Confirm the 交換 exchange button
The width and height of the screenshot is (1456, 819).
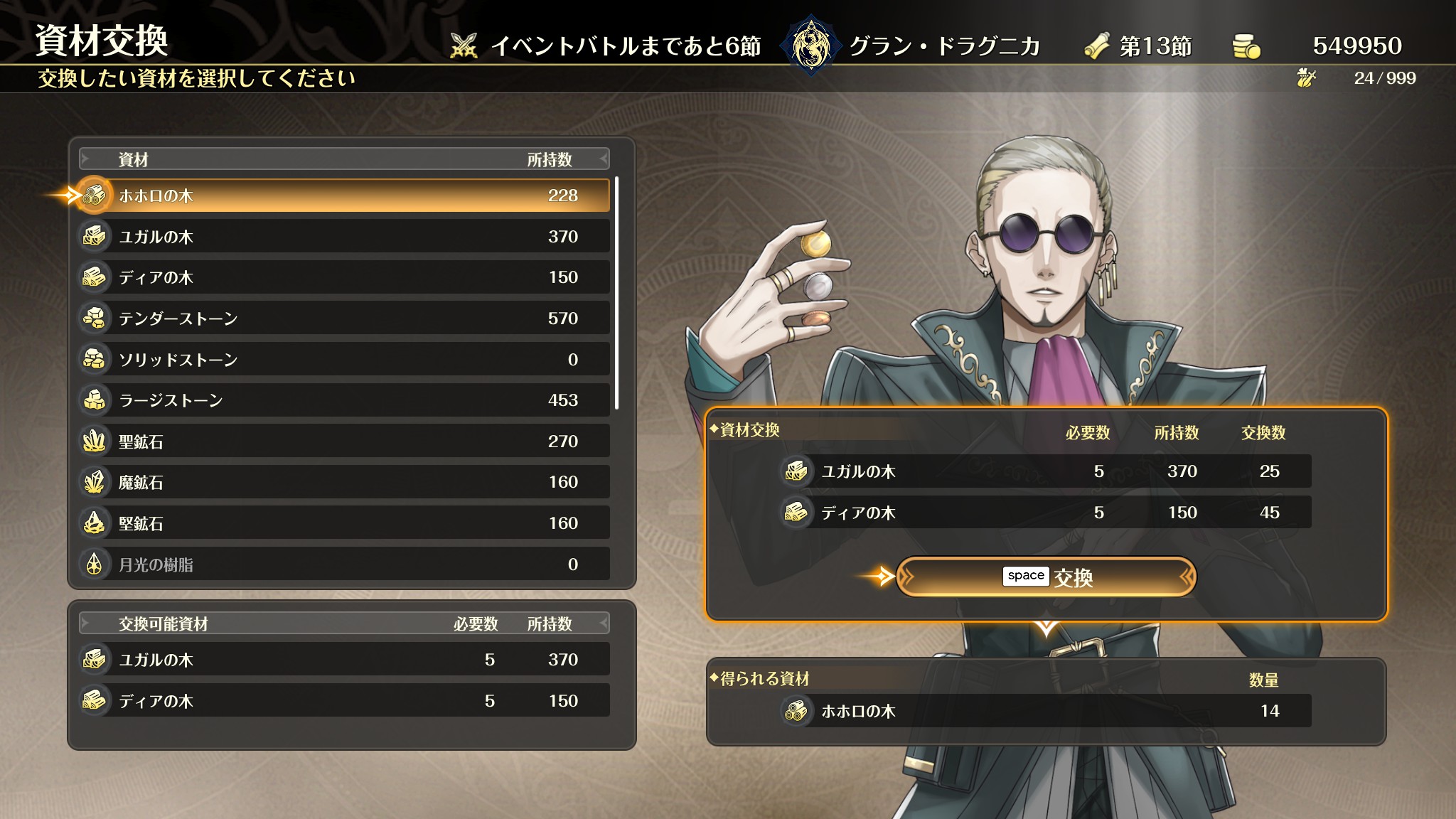pyautogui.click(x=1046, y=577)
